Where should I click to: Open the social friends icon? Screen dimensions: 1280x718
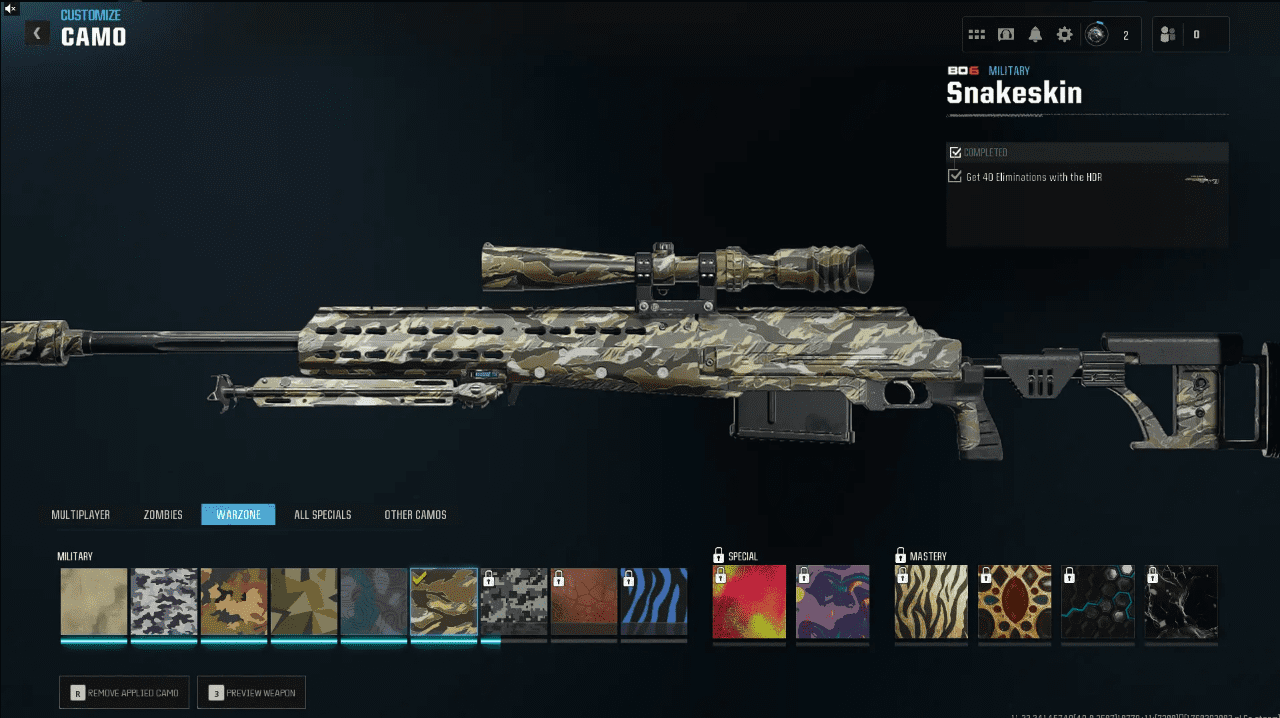[1168, 35]
